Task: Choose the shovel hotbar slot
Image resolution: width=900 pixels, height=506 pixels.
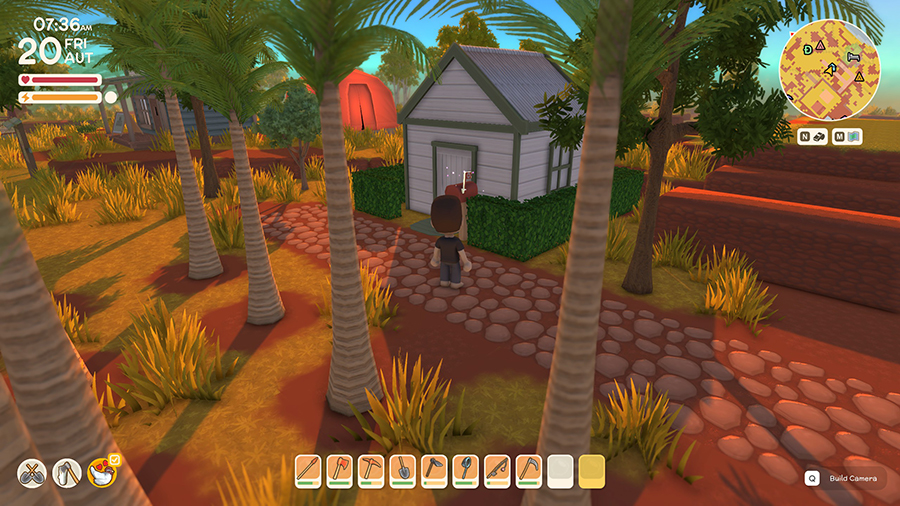Action: (402, 469)
